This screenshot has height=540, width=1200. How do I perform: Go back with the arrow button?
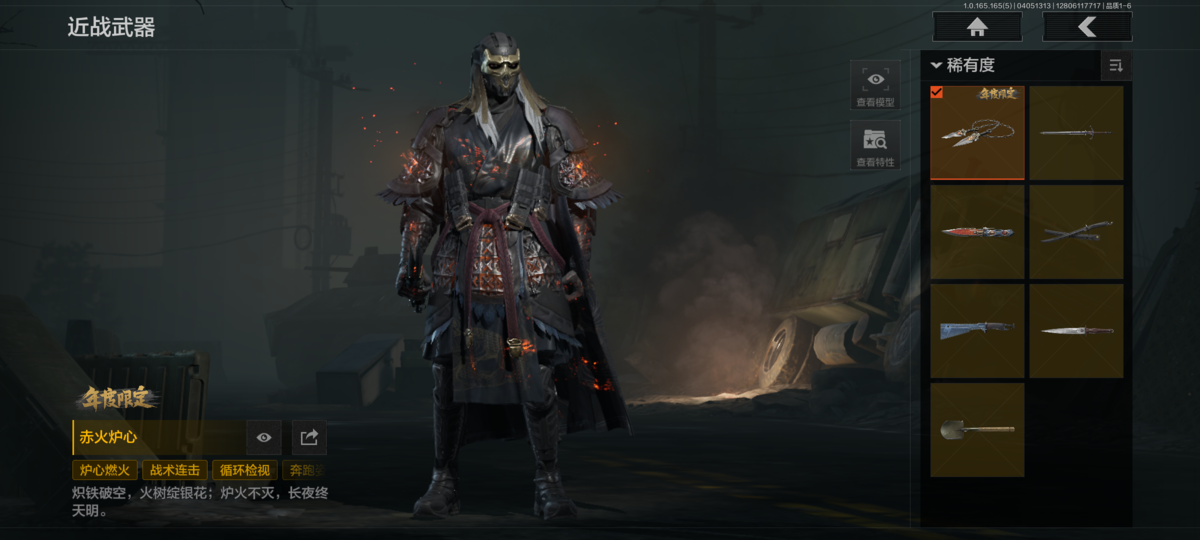(x=1087, y=27)
